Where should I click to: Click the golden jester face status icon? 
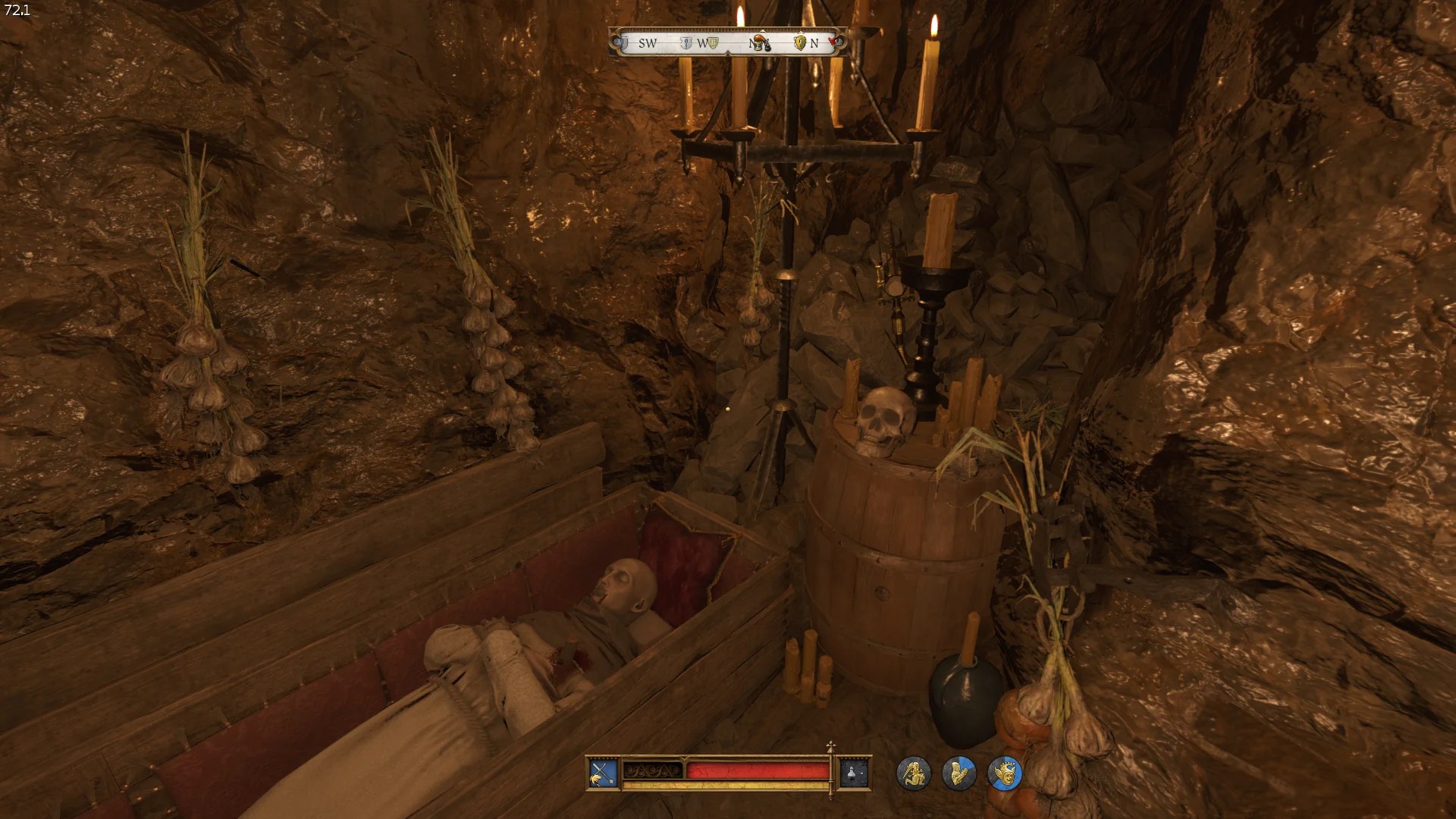[x=1005, y=773]
